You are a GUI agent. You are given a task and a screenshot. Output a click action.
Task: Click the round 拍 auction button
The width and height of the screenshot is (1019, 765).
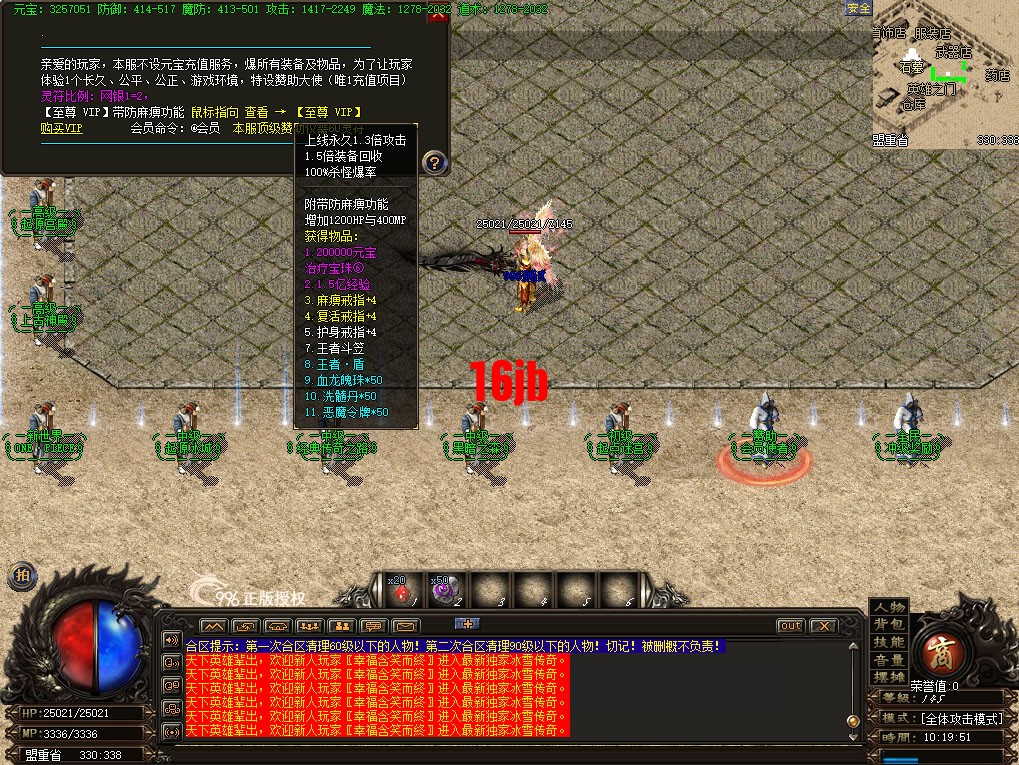pyautogui.click(x=22, y=576)
